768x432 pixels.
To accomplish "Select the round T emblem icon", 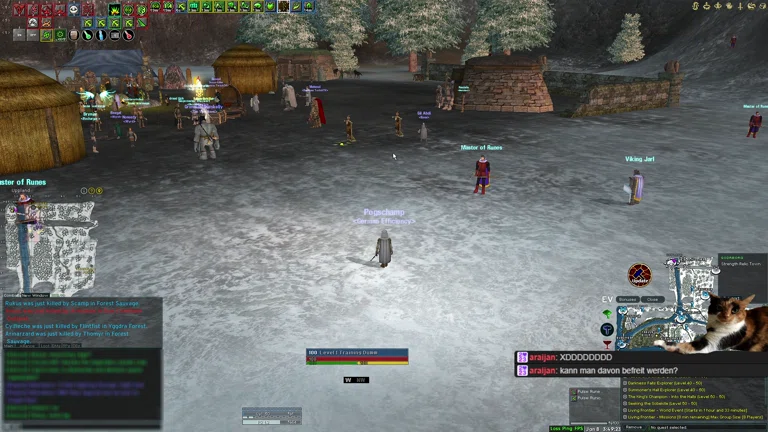I will click(607, 329).
